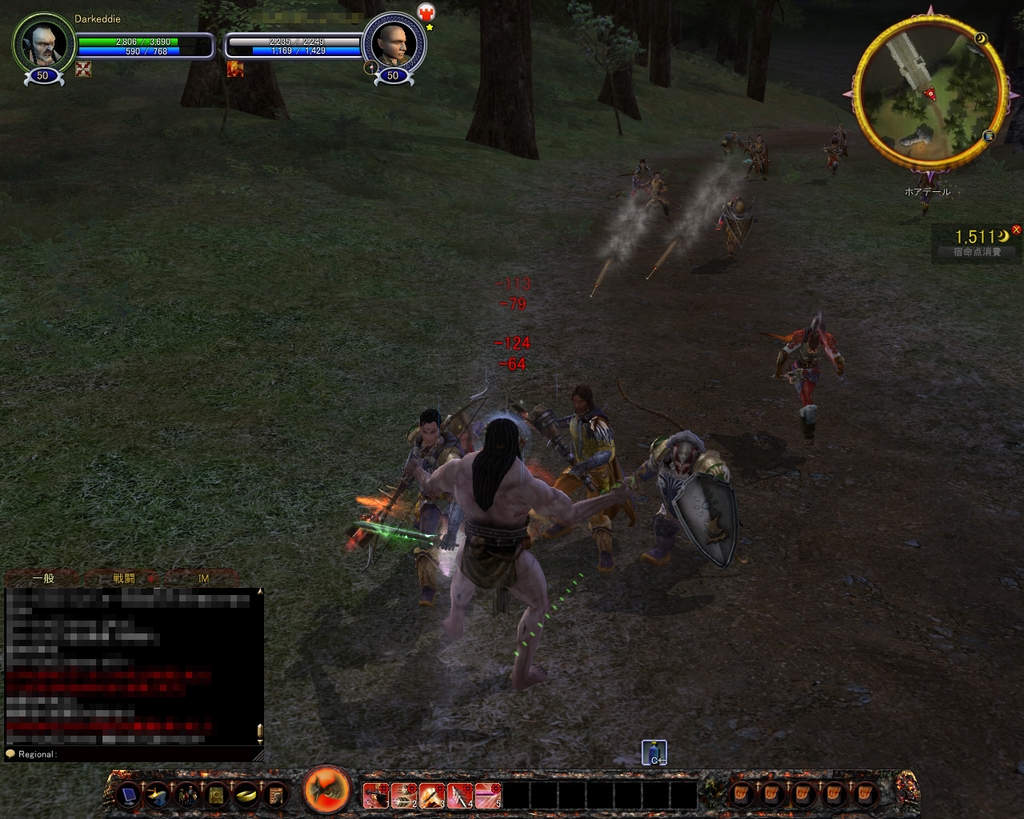Open the monitor icon menu on the toolbar
Screen dimensions: 1024x819
127,796
